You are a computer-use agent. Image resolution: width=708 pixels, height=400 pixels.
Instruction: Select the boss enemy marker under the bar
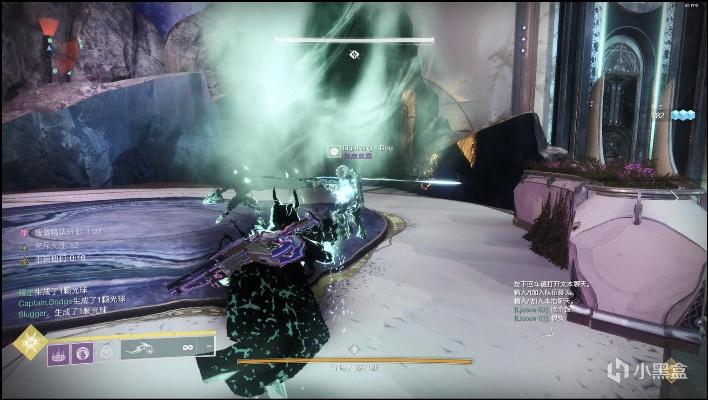[x=354, y=54]
